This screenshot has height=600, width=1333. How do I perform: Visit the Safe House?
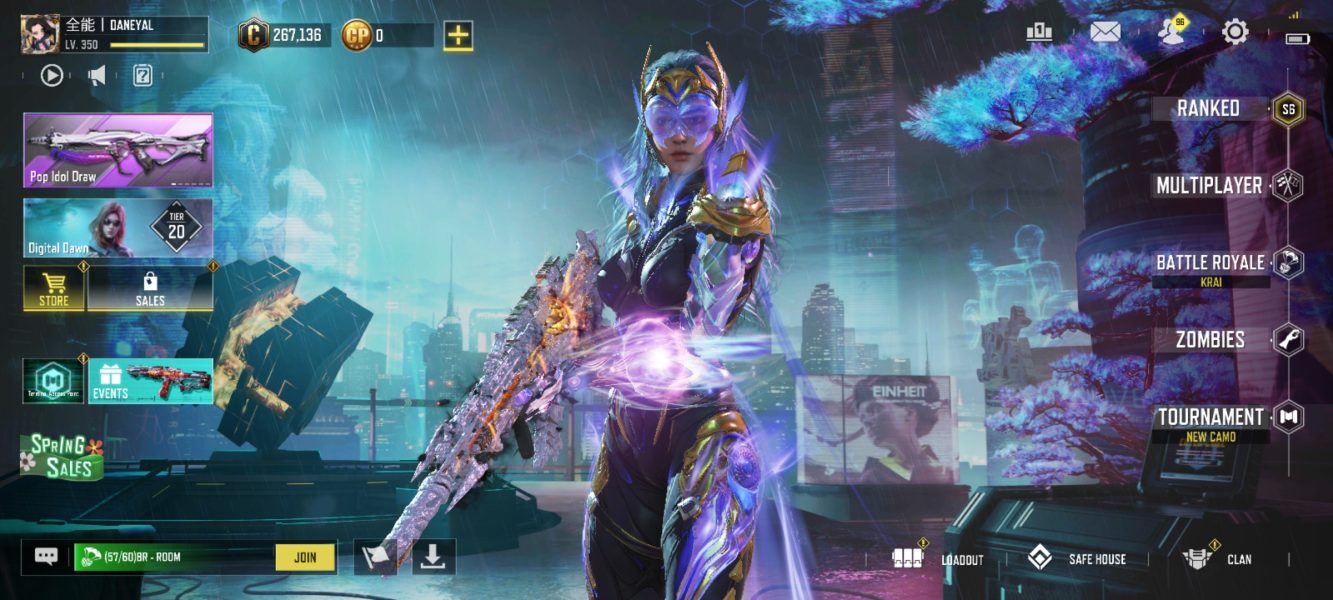(x=1078, y=559)
